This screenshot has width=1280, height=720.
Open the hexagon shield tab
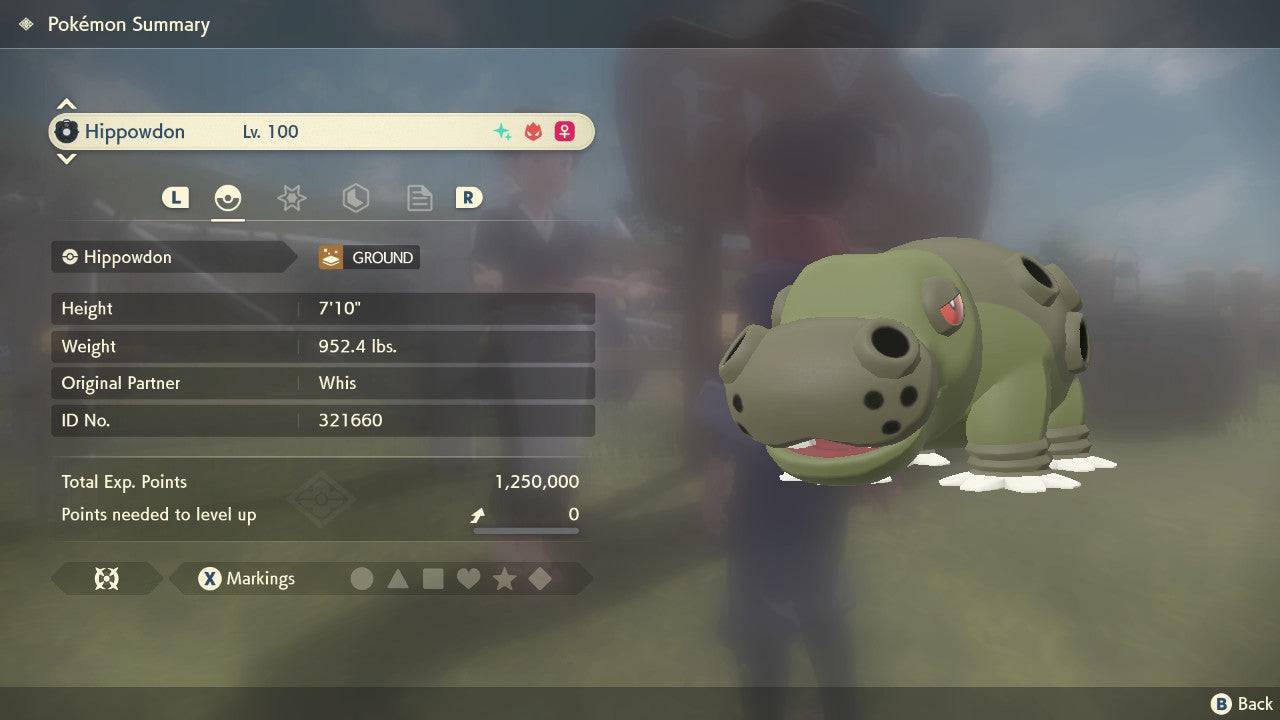pos(355,198)
